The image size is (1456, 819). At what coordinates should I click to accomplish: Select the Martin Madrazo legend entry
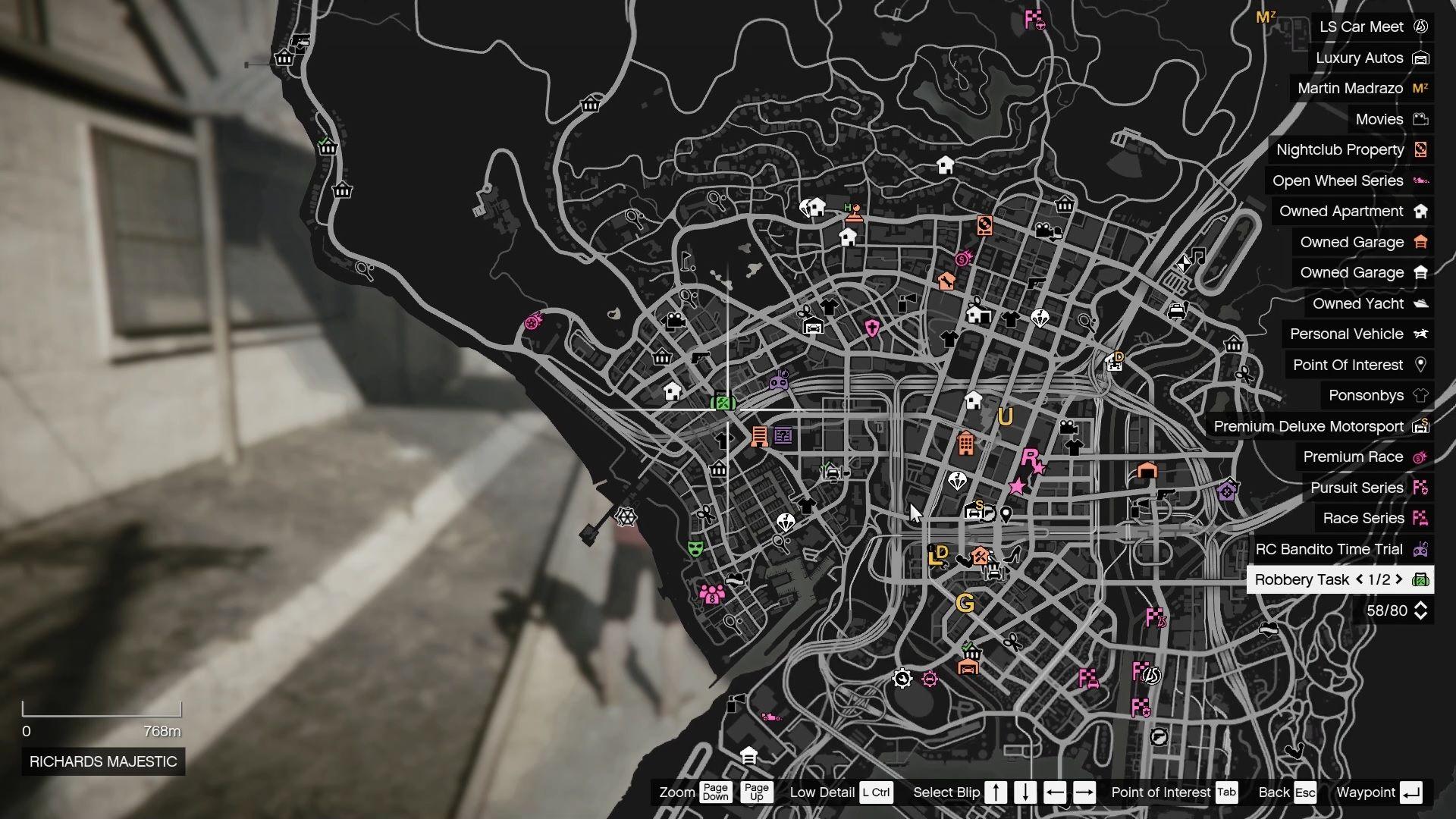click(x=1351, y=88)
